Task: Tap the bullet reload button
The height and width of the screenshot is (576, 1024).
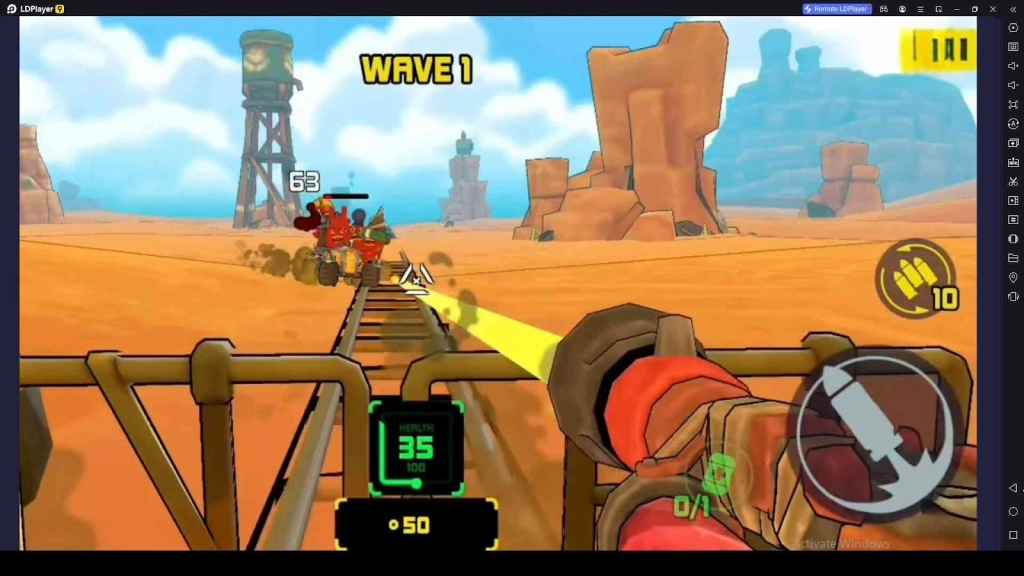Action: coord(914,278)
